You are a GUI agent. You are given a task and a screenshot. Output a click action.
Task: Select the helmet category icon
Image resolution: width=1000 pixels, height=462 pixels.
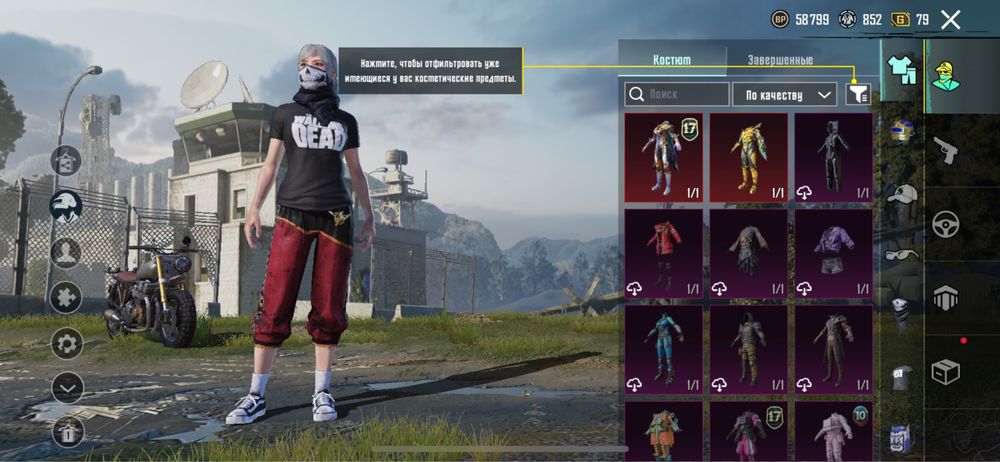click(902, 133)
